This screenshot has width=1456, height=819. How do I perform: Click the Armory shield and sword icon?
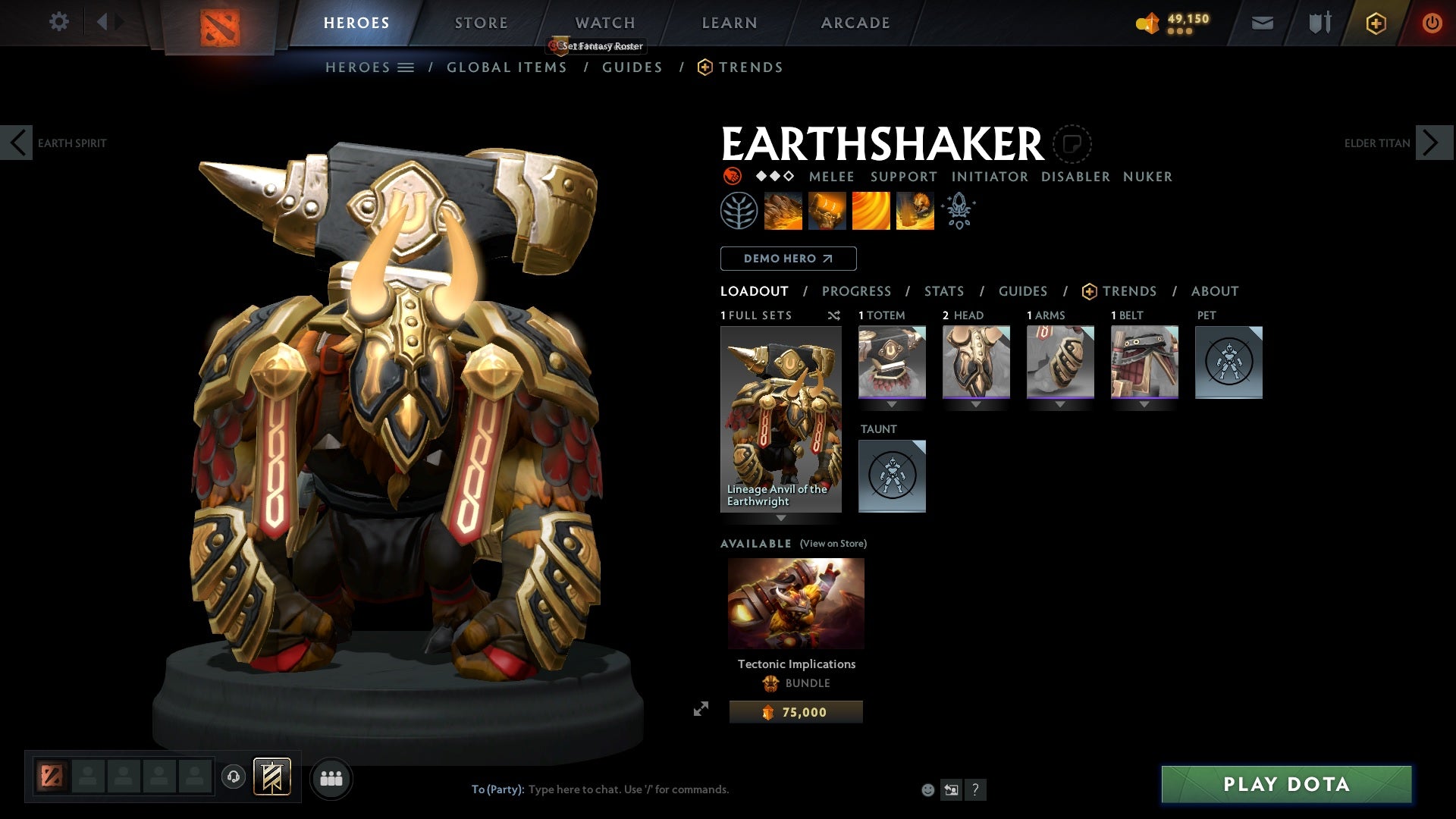pos(1319,23)
